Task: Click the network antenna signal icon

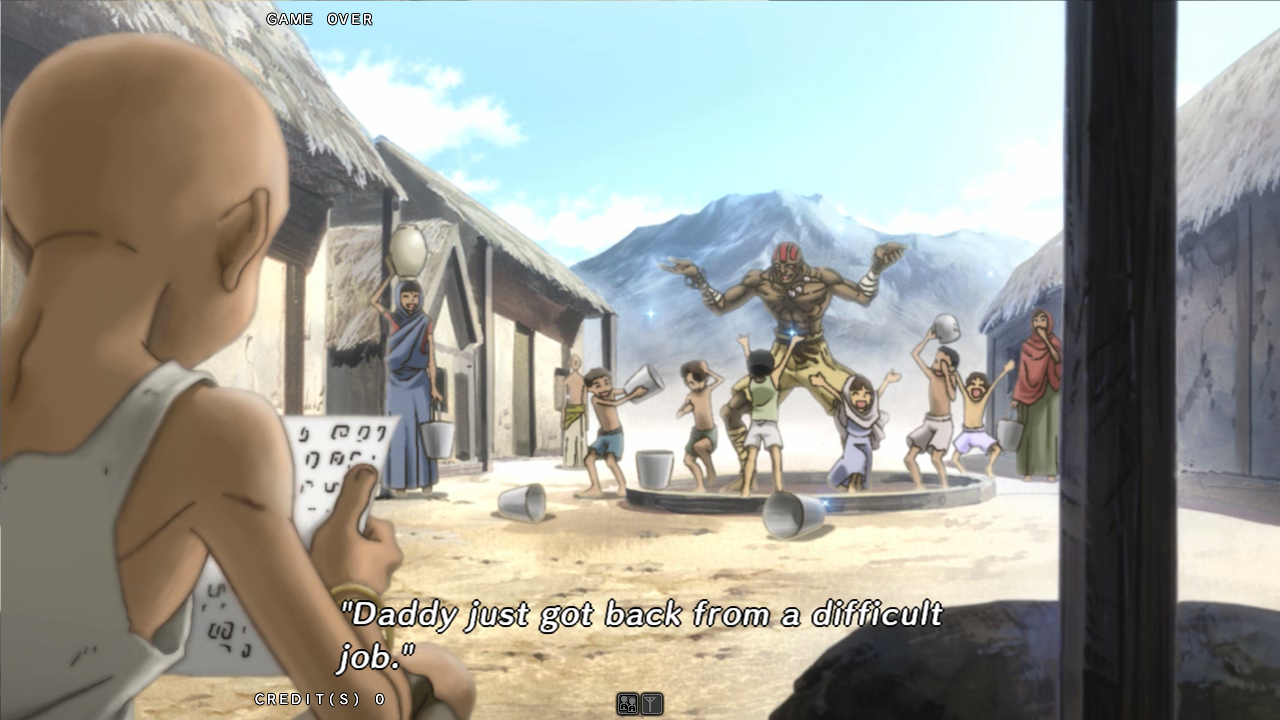Action: point(651,704)
